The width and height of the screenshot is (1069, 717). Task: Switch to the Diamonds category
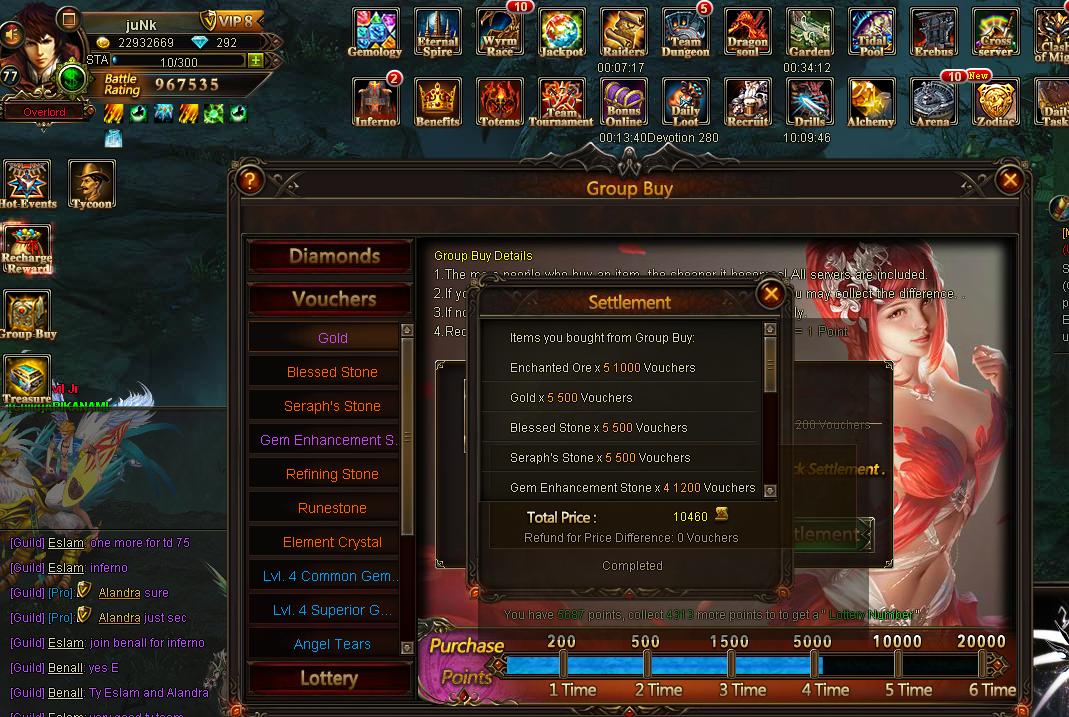(x=331, y=256)
